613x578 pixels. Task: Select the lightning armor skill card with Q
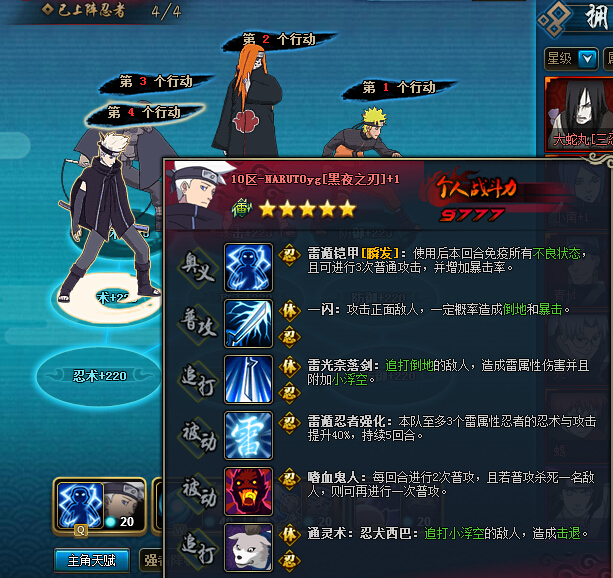coord(80,505)
